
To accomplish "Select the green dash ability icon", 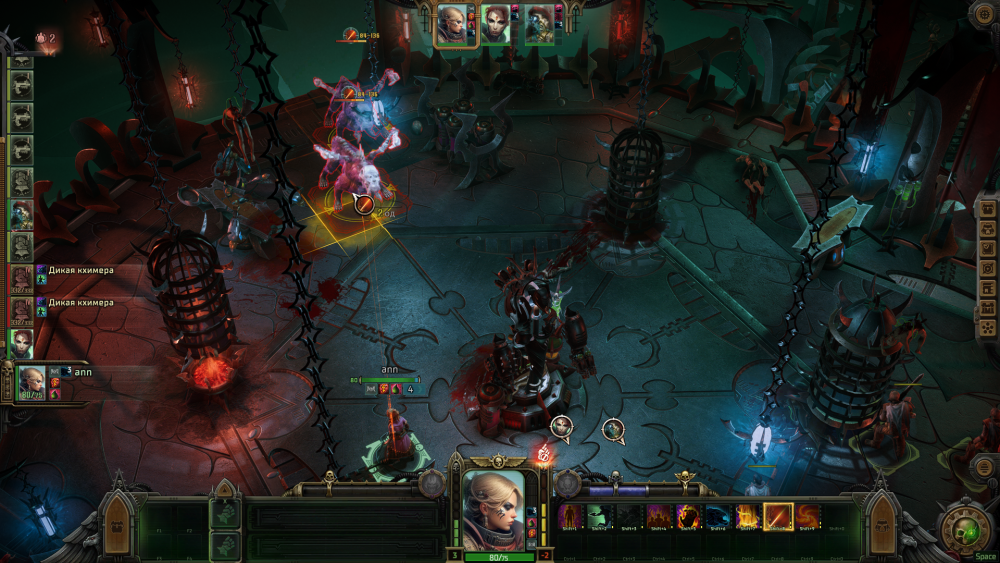I will (x=600, y=517).
